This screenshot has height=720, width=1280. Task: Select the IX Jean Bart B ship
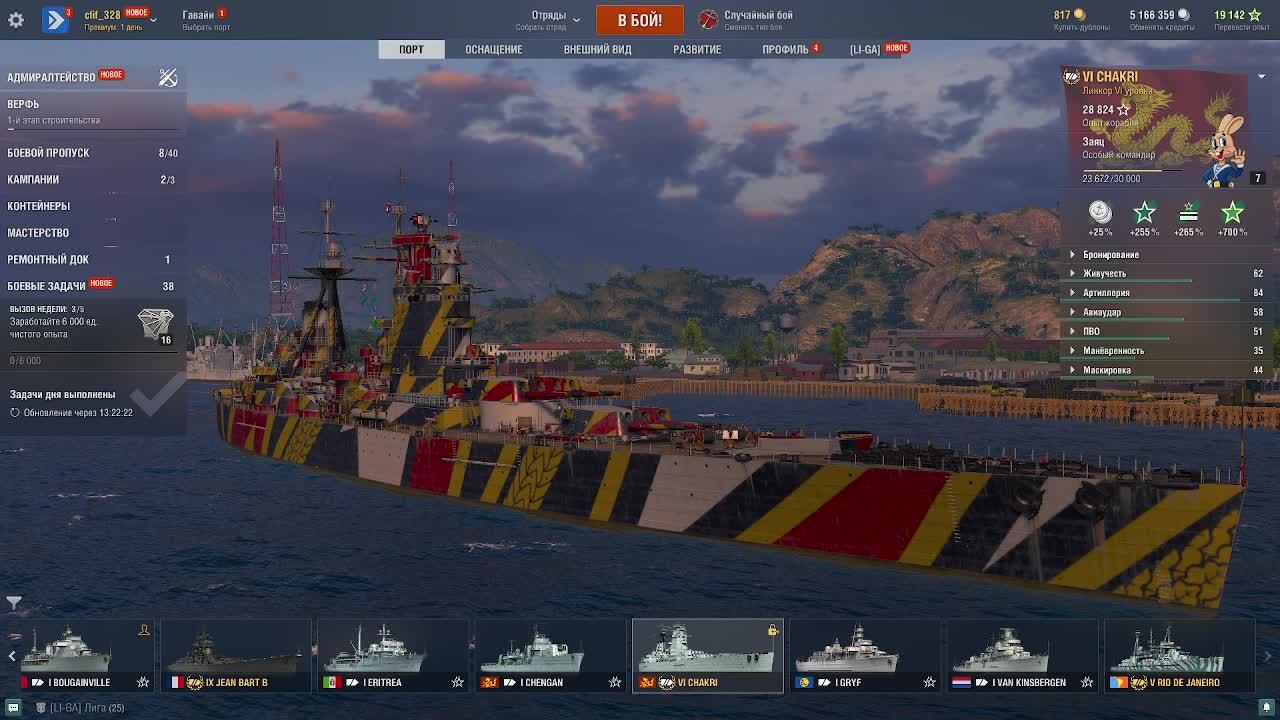(236, 657)
